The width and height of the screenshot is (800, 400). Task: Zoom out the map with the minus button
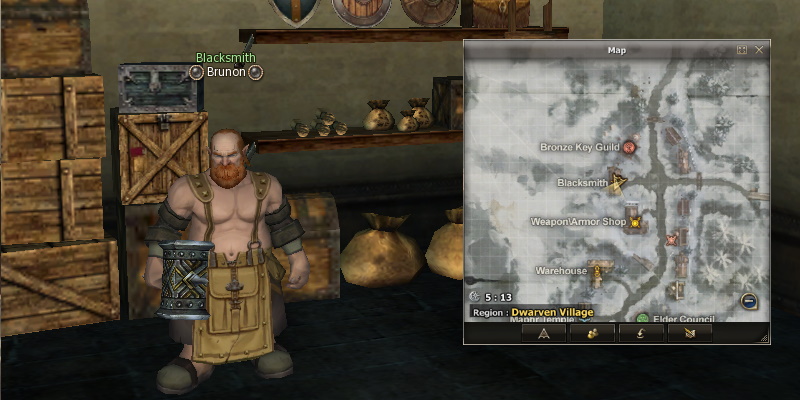tap(748, 301)
